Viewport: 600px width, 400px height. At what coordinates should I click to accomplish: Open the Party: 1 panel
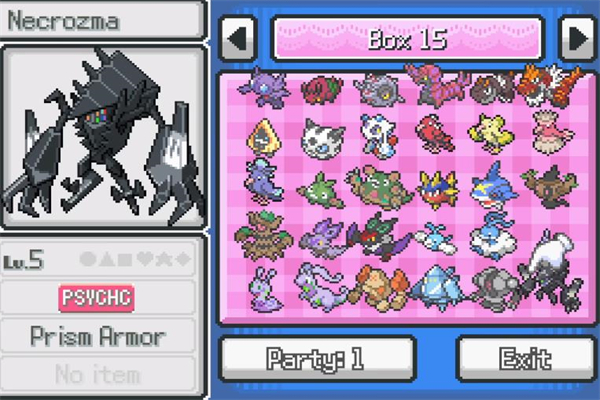(317, 357)
